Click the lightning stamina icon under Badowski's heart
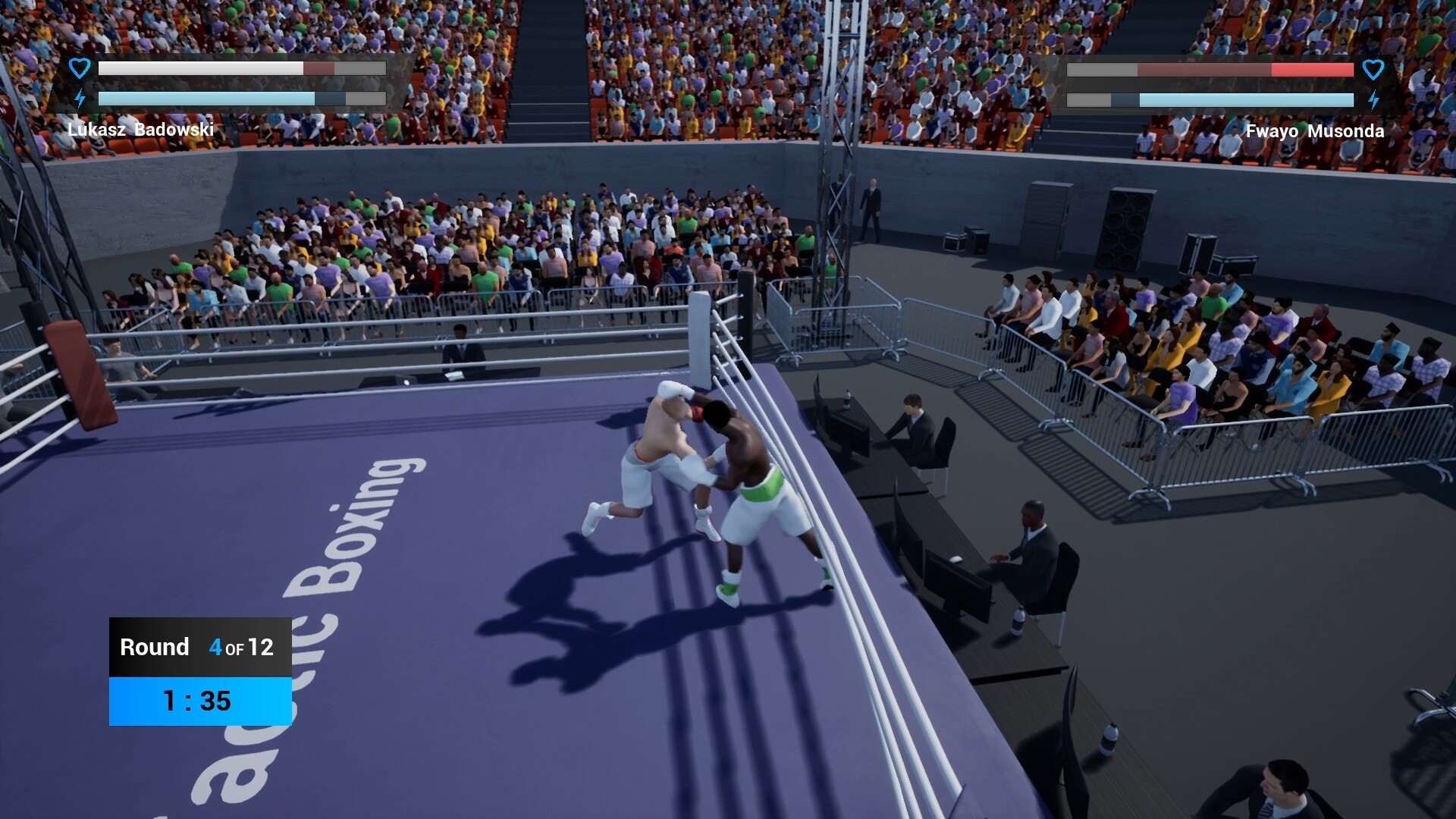This screenshot has width=1456, height=819. pyautogui.click(x=79, y=97)
